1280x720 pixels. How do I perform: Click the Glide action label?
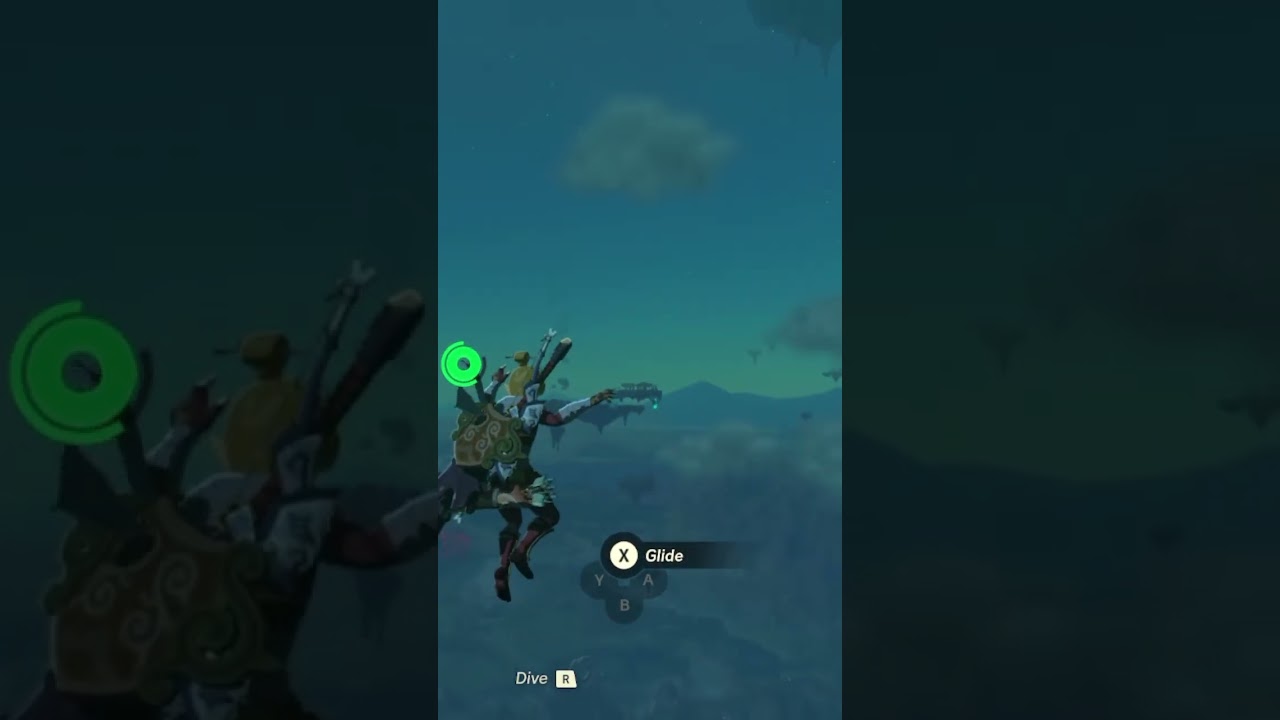(x=665, y=555)
